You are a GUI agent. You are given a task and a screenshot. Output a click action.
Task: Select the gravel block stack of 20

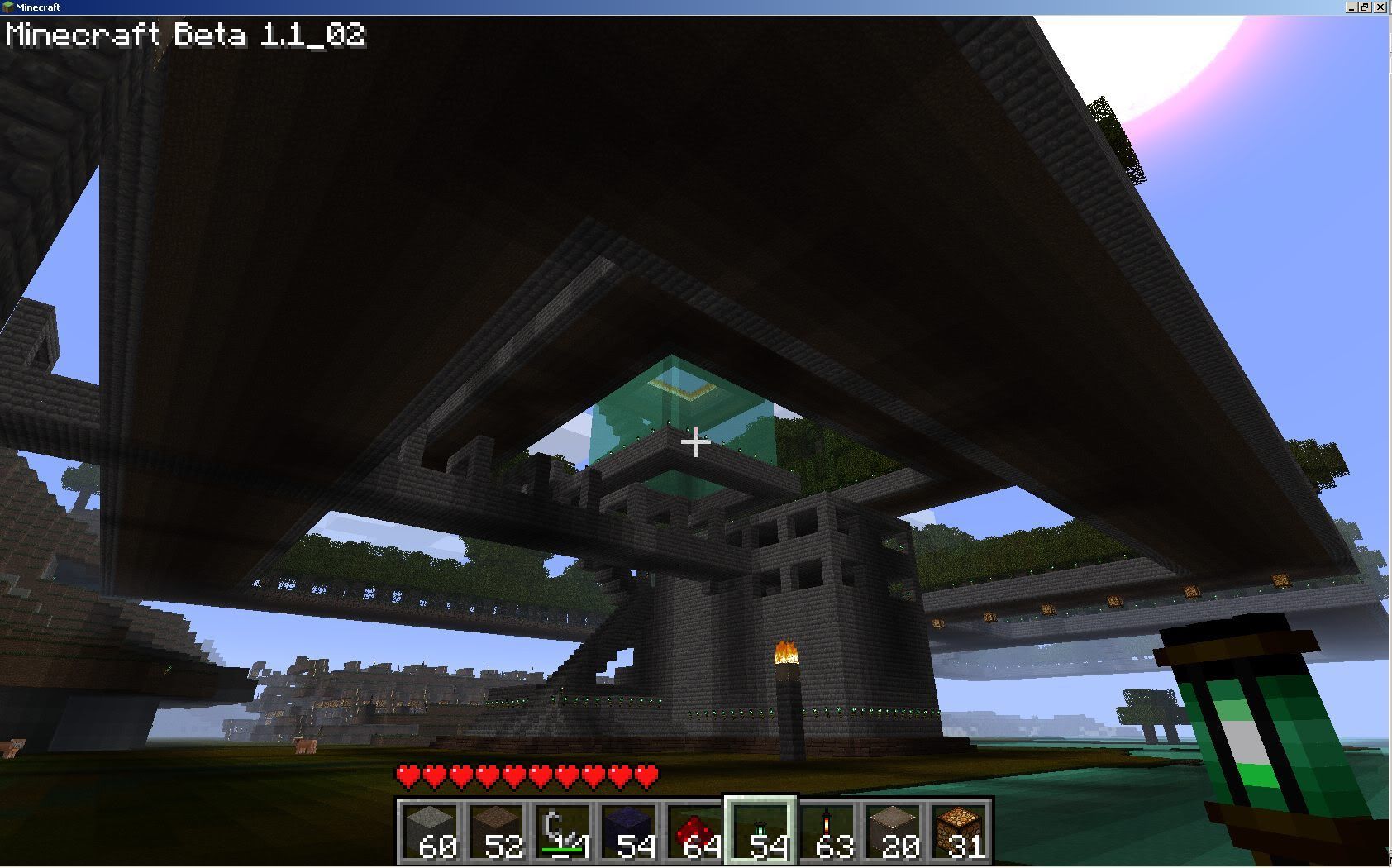(x=894, y=831)
